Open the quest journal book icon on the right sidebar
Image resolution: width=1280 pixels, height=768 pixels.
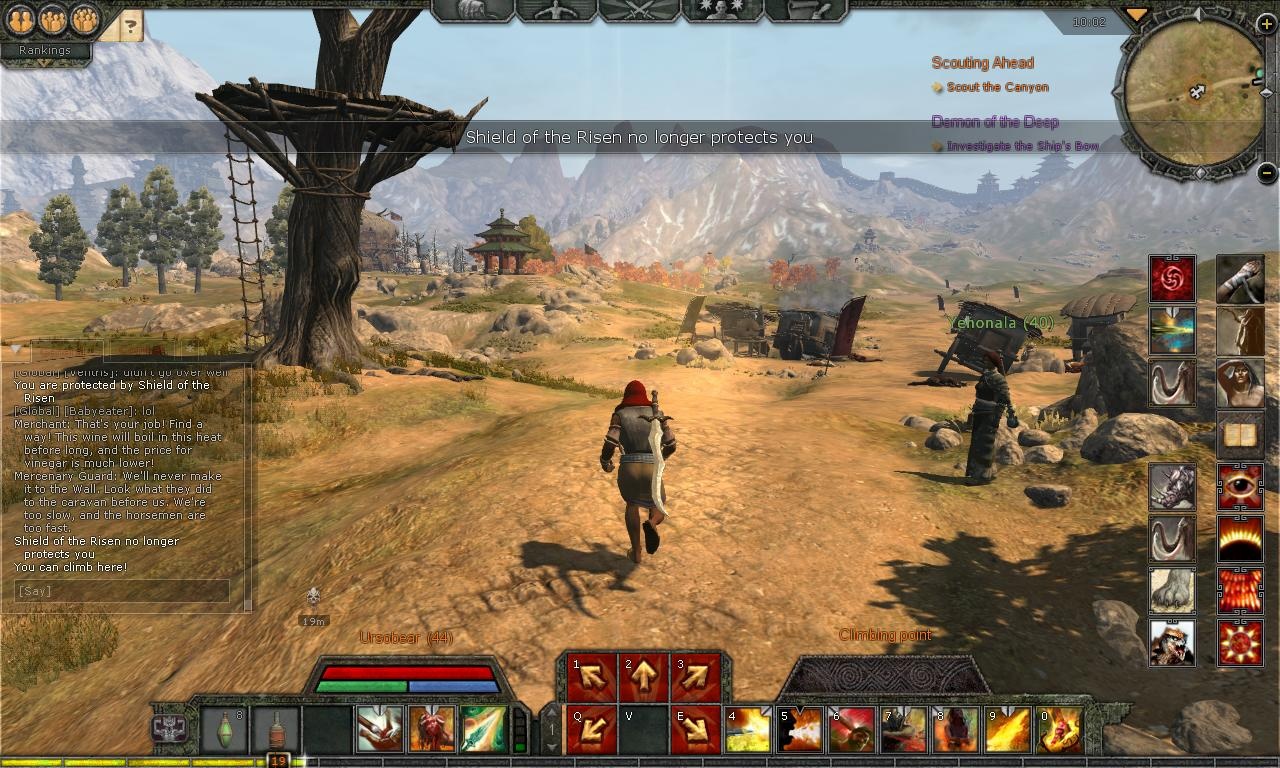point(1240,434)
